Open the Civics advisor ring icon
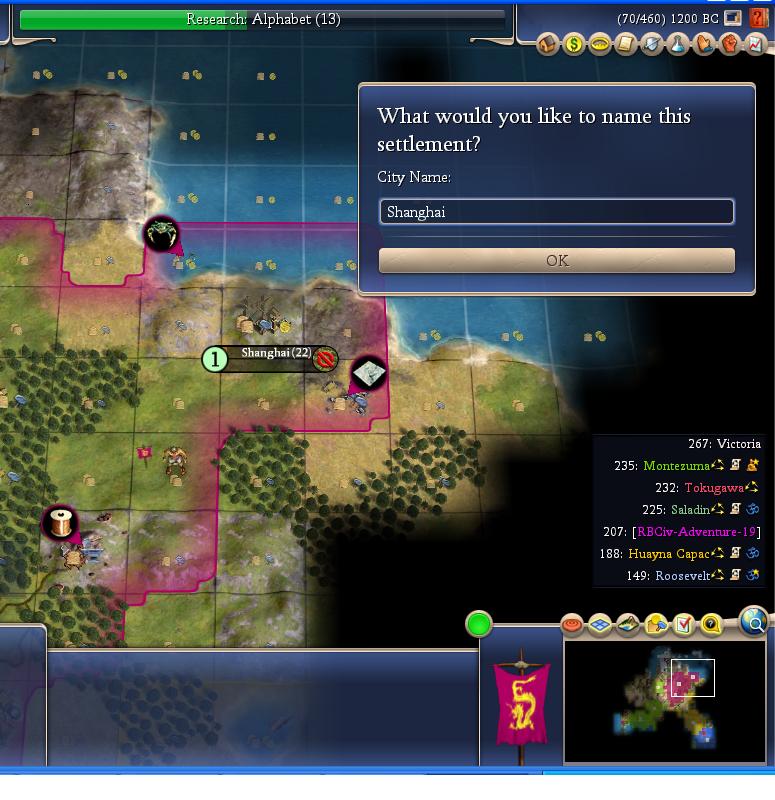The image size is (775, 800). coord(600,45)
